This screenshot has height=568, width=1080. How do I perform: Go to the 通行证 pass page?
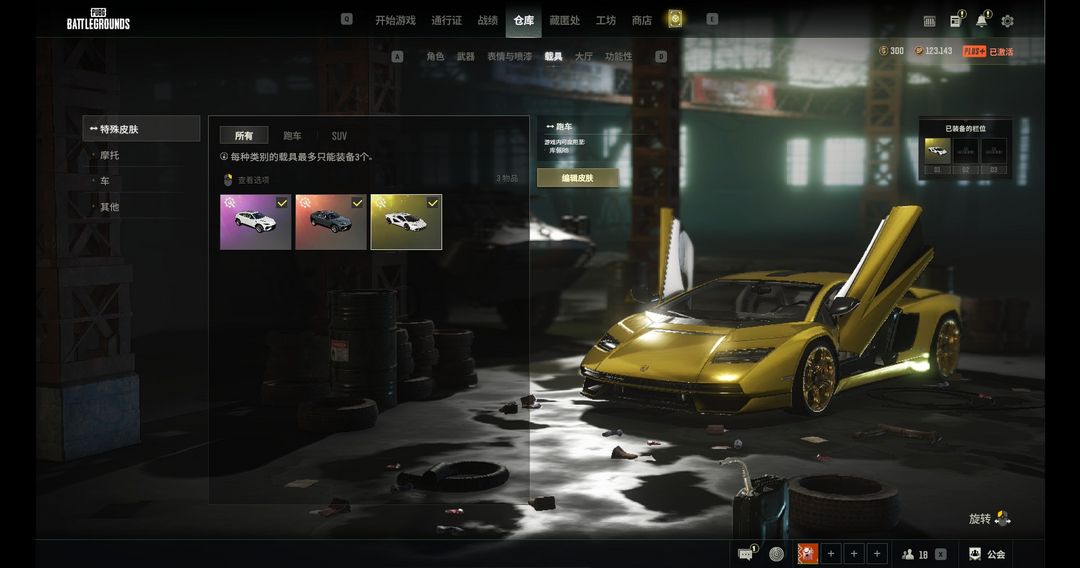click(x=447, y=20)
